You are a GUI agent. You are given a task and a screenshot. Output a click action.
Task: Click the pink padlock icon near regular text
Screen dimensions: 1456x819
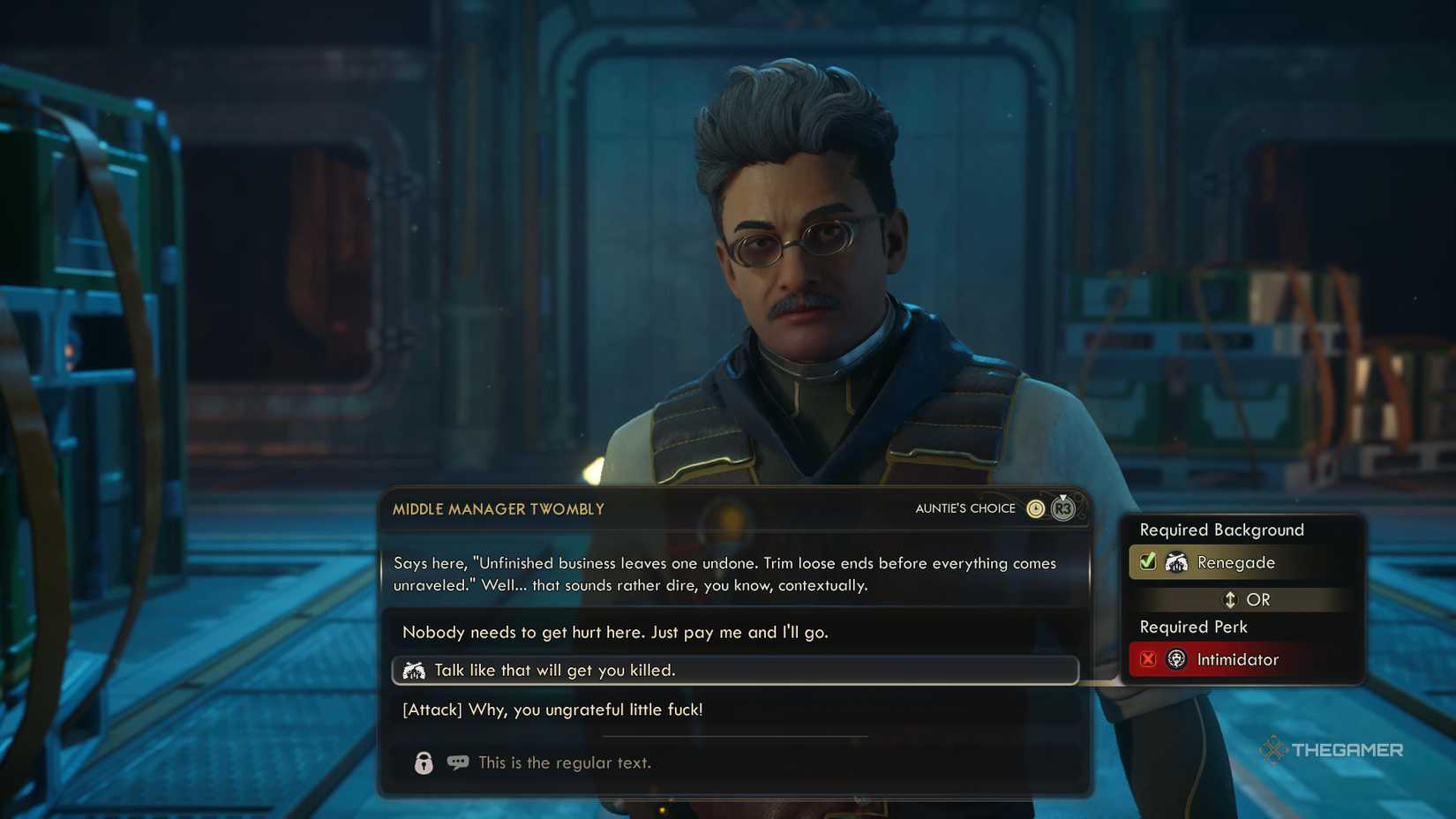(x=423, y=763)
